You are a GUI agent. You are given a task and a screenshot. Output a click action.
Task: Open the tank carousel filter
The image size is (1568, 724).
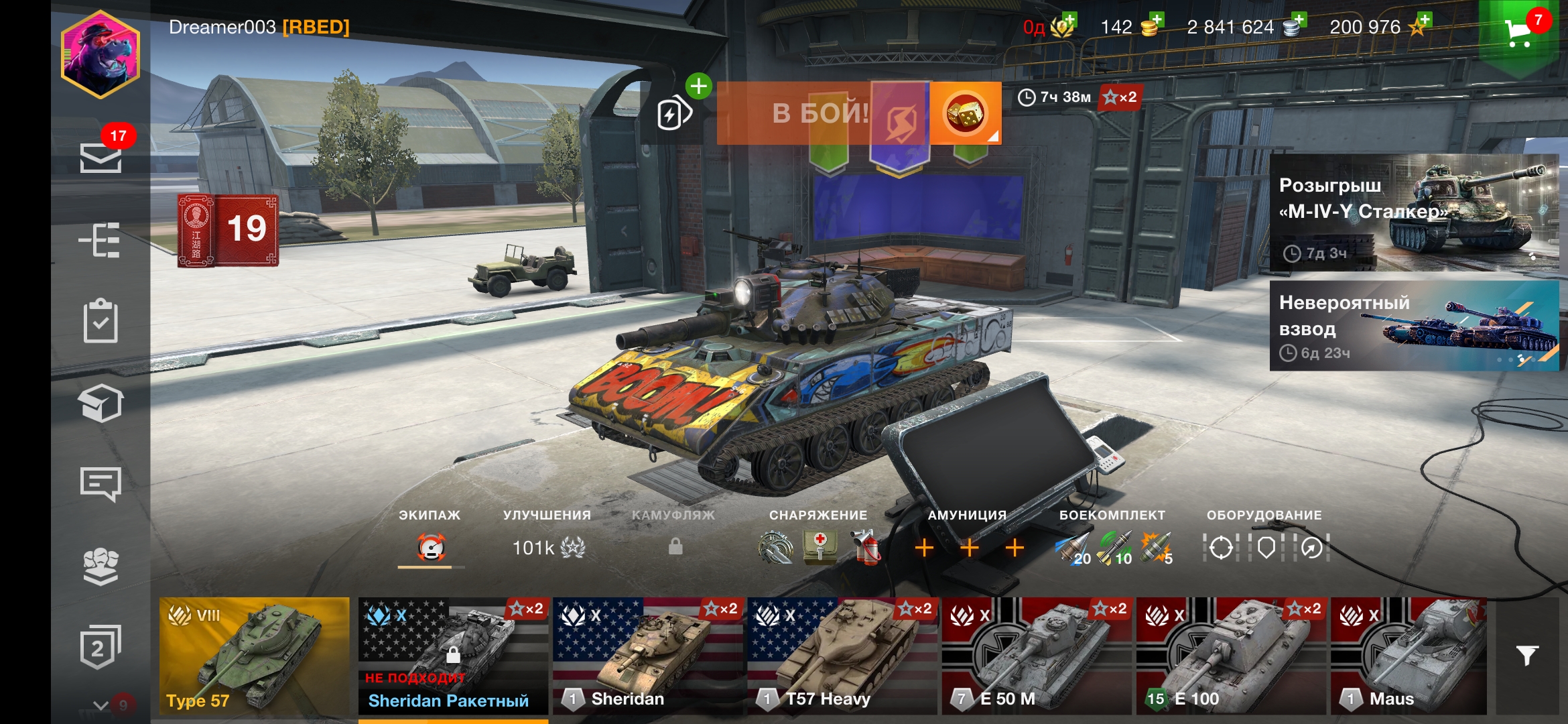[1527, 656]
